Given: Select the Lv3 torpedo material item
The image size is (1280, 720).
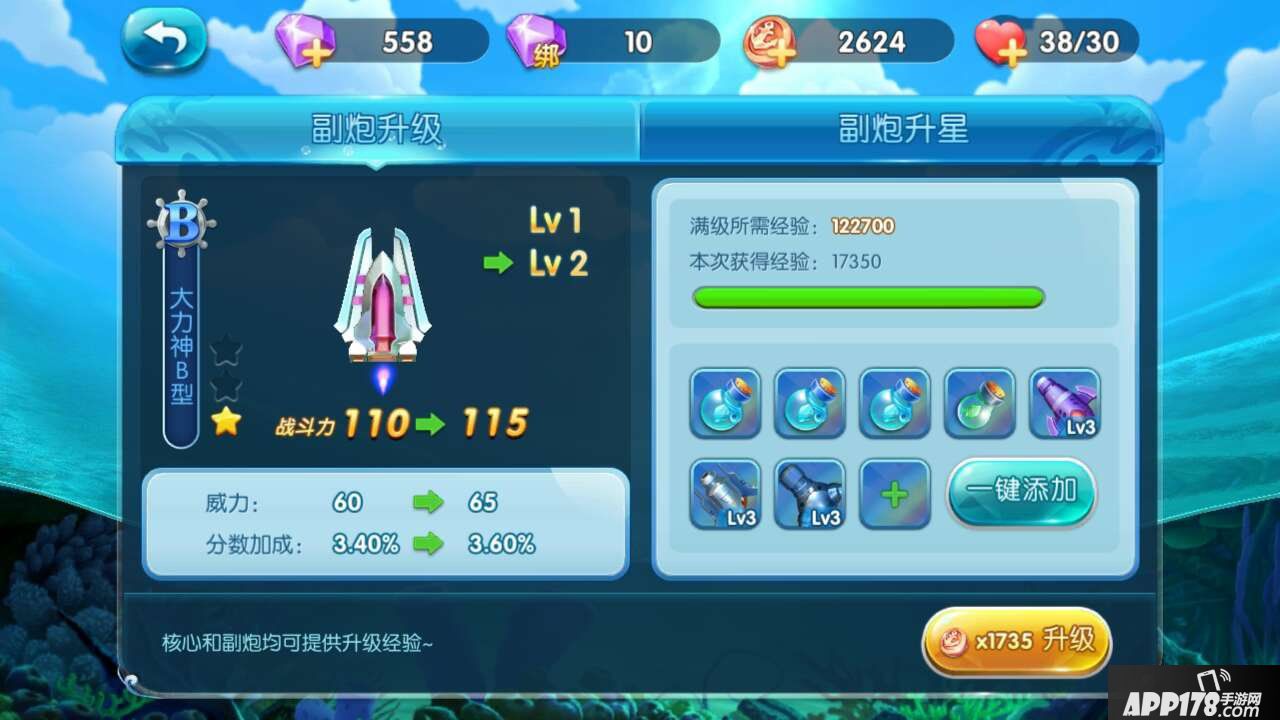Looking at the screenshot, I should click(x=724, y=492).
